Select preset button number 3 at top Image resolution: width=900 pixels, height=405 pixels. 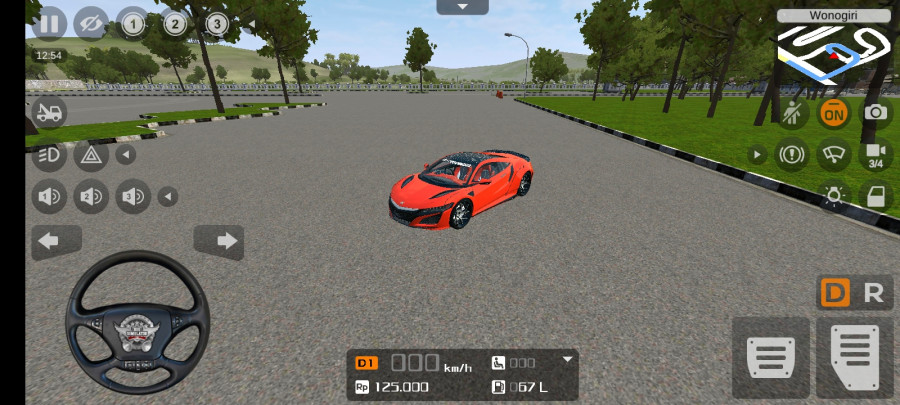point(217,23)
